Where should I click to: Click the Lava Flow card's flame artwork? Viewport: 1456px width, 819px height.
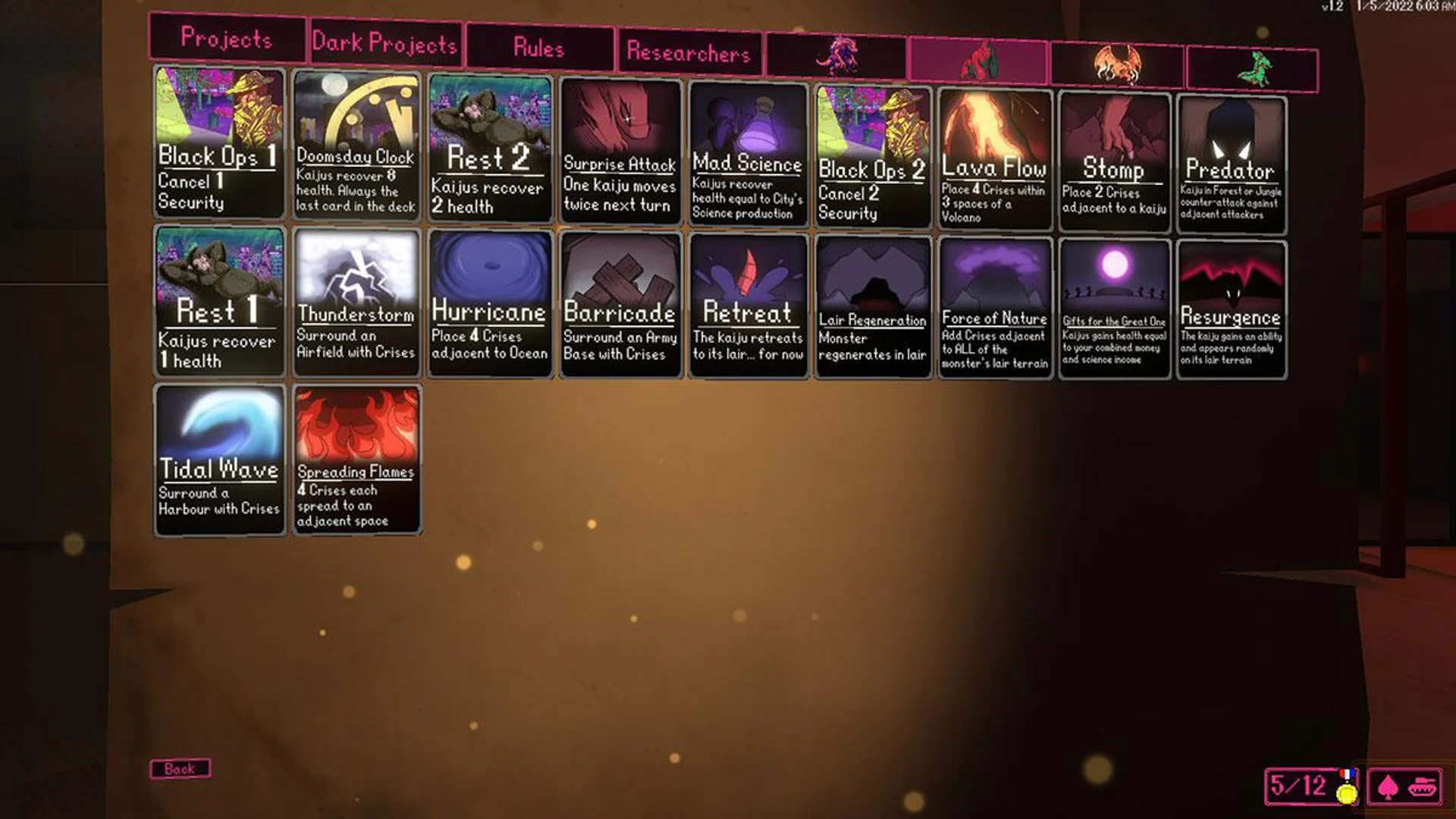pos(993,121)
